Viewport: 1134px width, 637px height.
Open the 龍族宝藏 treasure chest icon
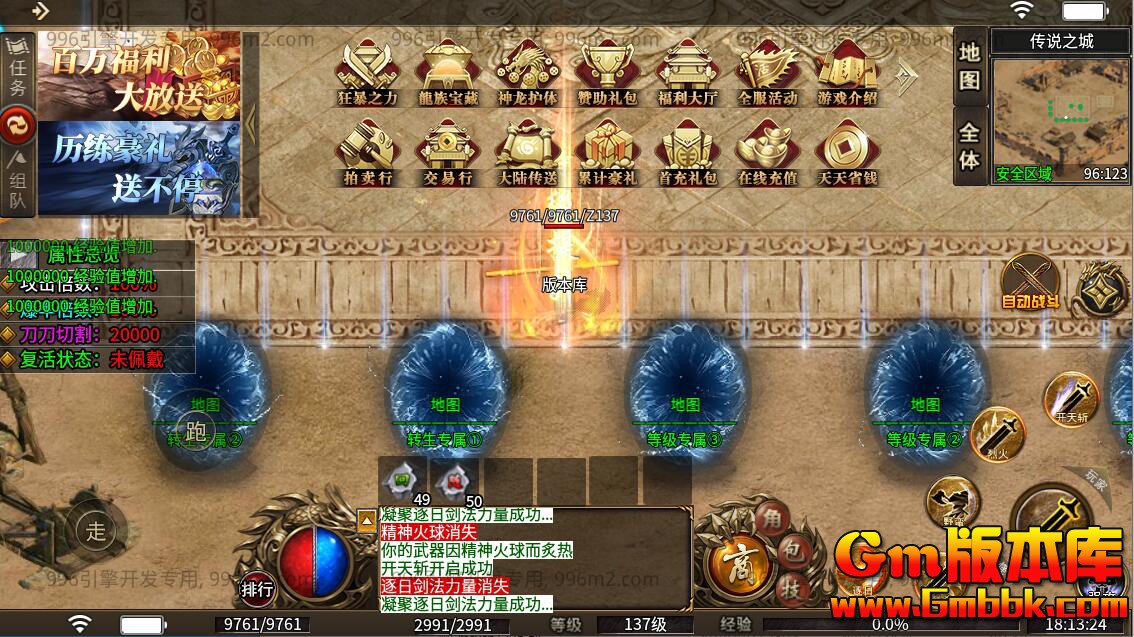click(x=447, y=72)
